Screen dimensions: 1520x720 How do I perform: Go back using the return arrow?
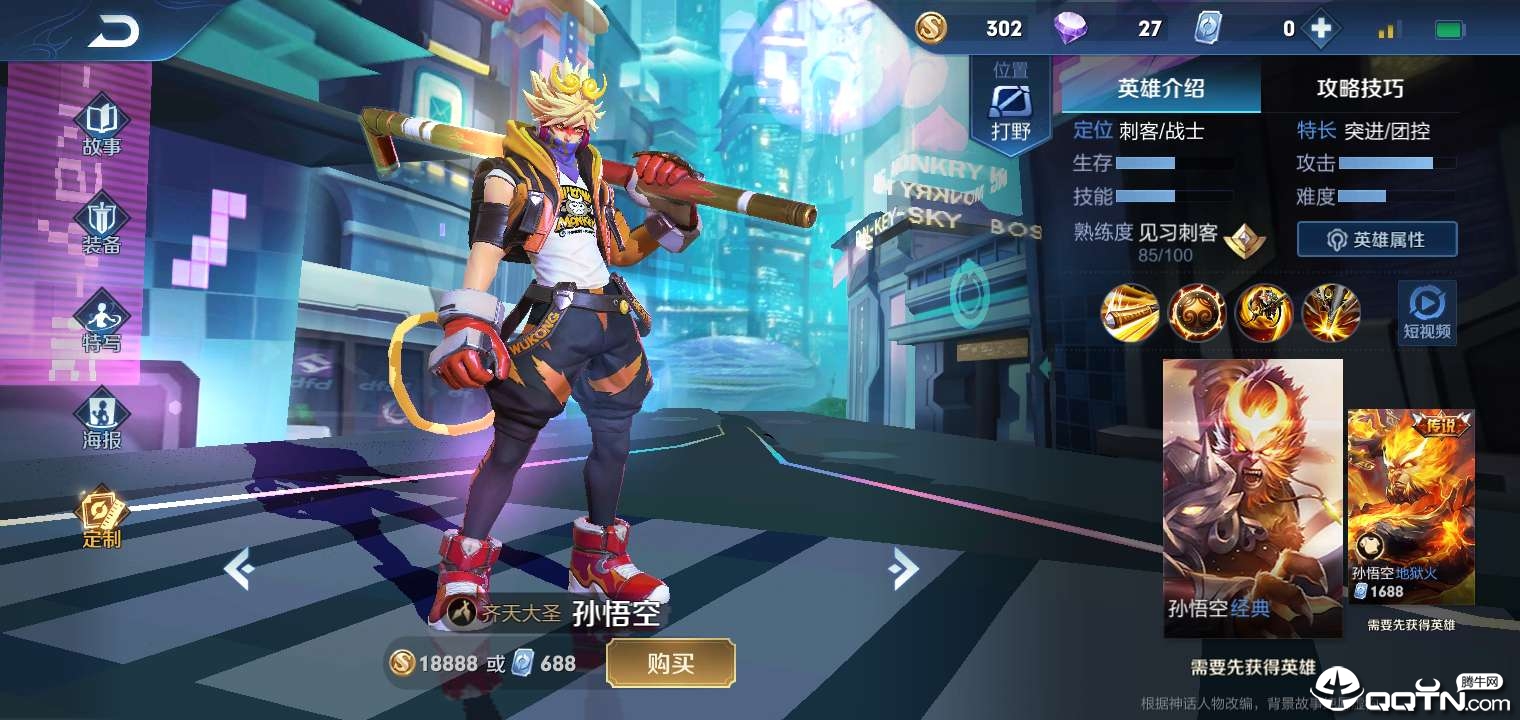tap(113, 33)
